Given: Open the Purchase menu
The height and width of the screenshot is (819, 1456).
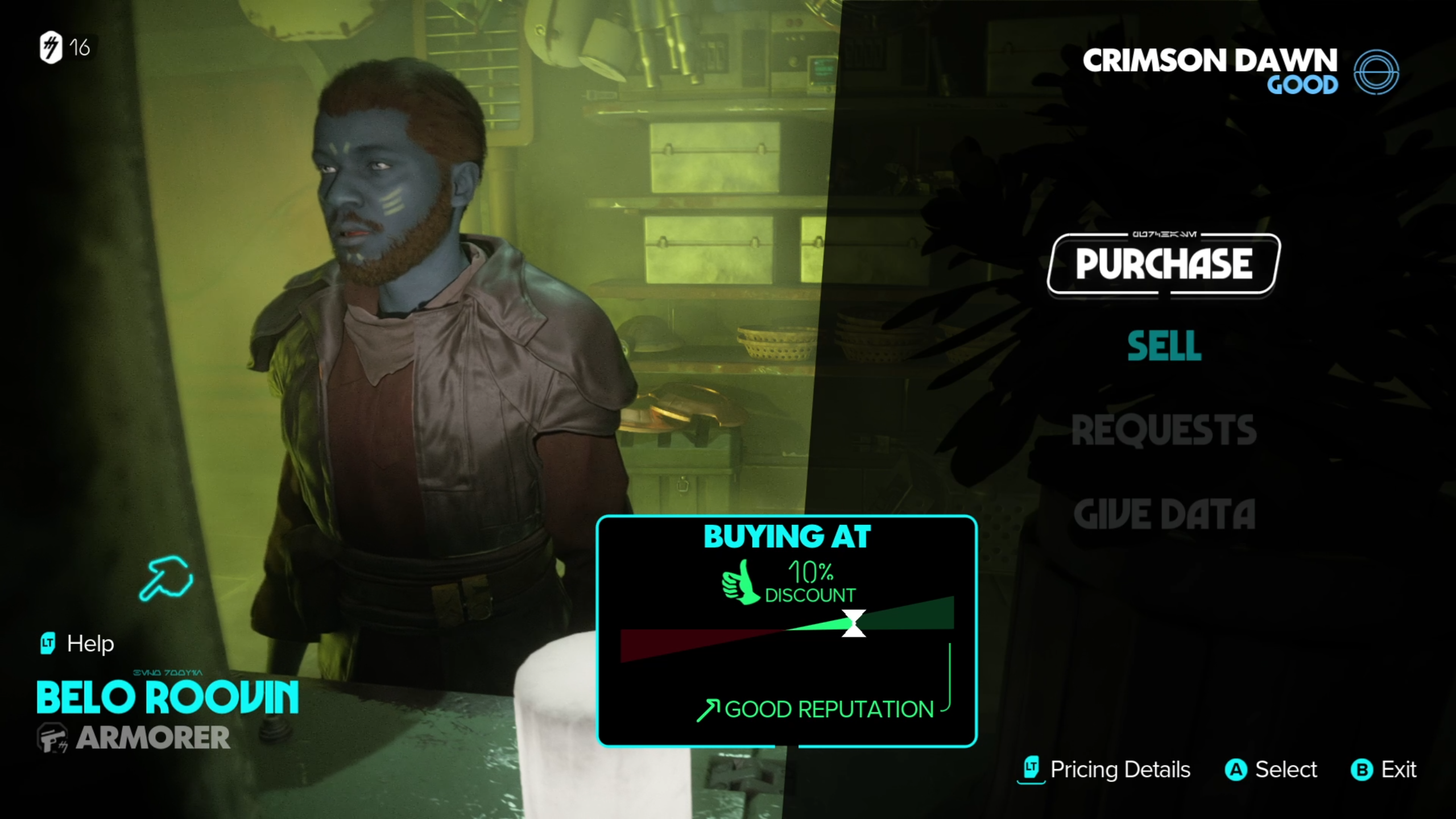Looking at the screenshot, I should 1164,264.
